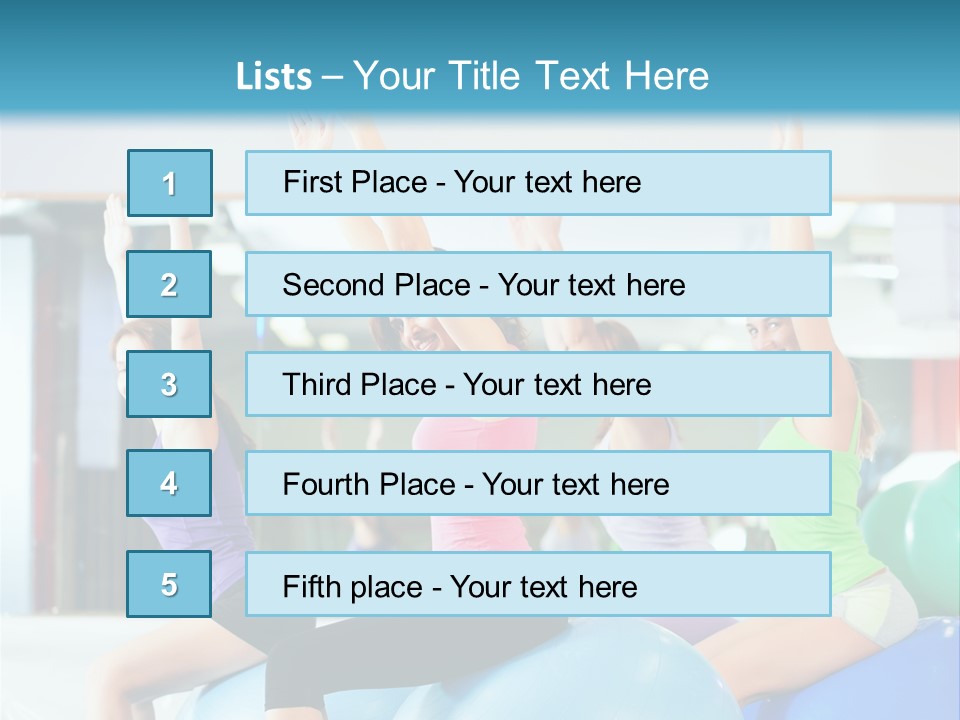Select the number 3 box
This screenshot has height=720, width=960.
[169, 384]
